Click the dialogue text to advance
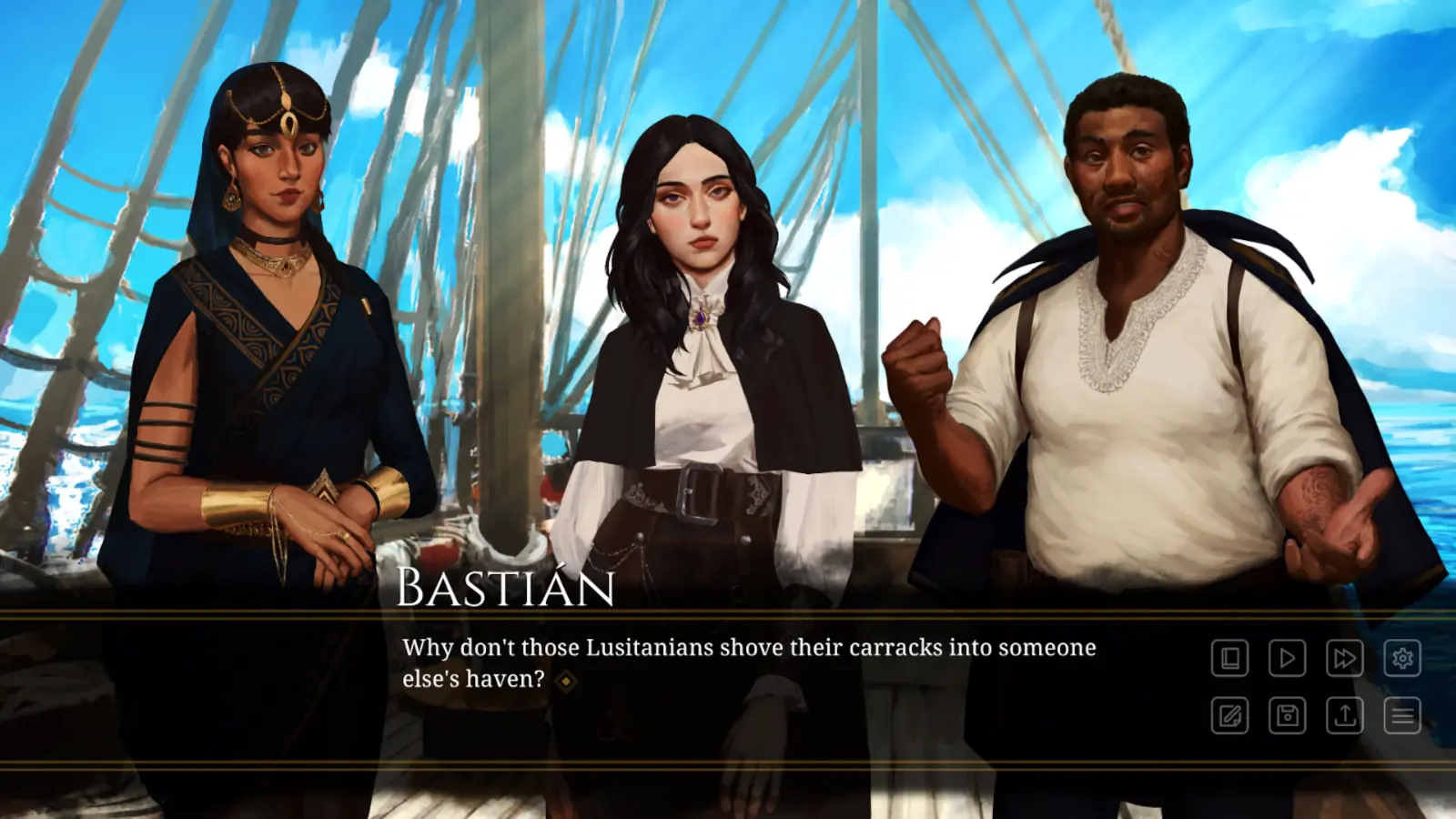 click(746, 648)
